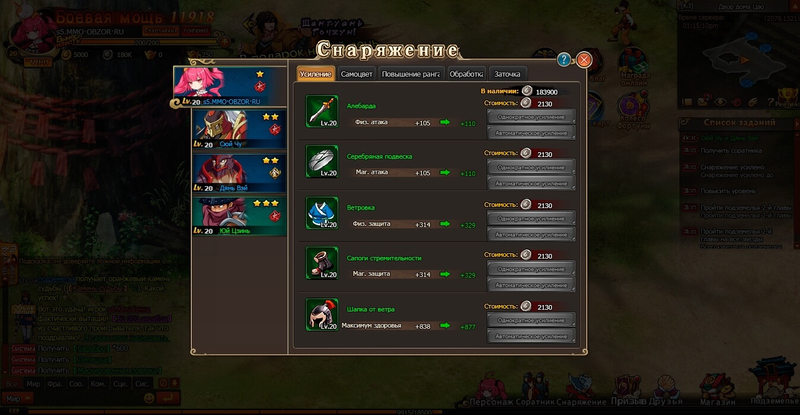
Task: Switch to the Заточка tab
Action: coord(507,74)
